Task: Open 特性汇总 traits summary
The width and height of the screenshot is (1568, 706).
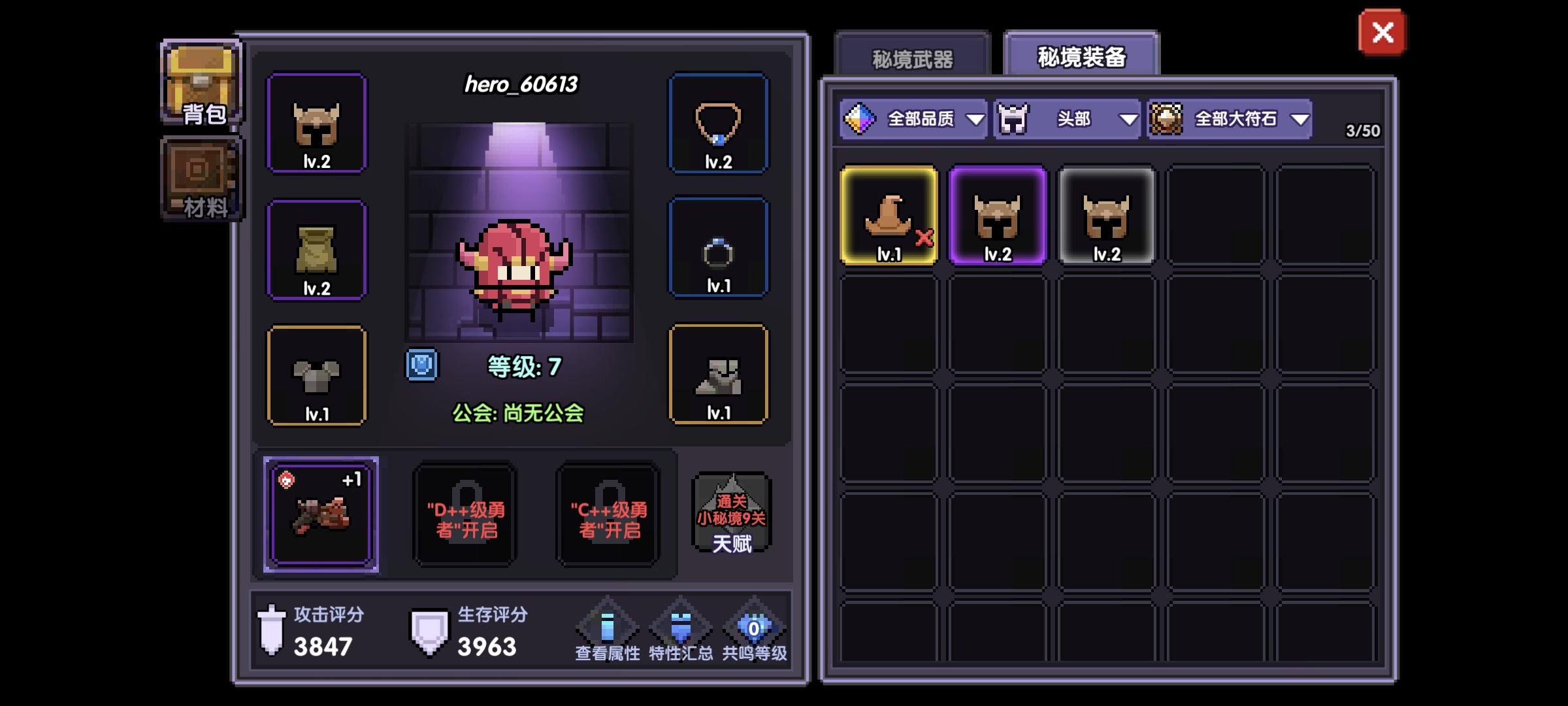Action: tap(681, 628)
